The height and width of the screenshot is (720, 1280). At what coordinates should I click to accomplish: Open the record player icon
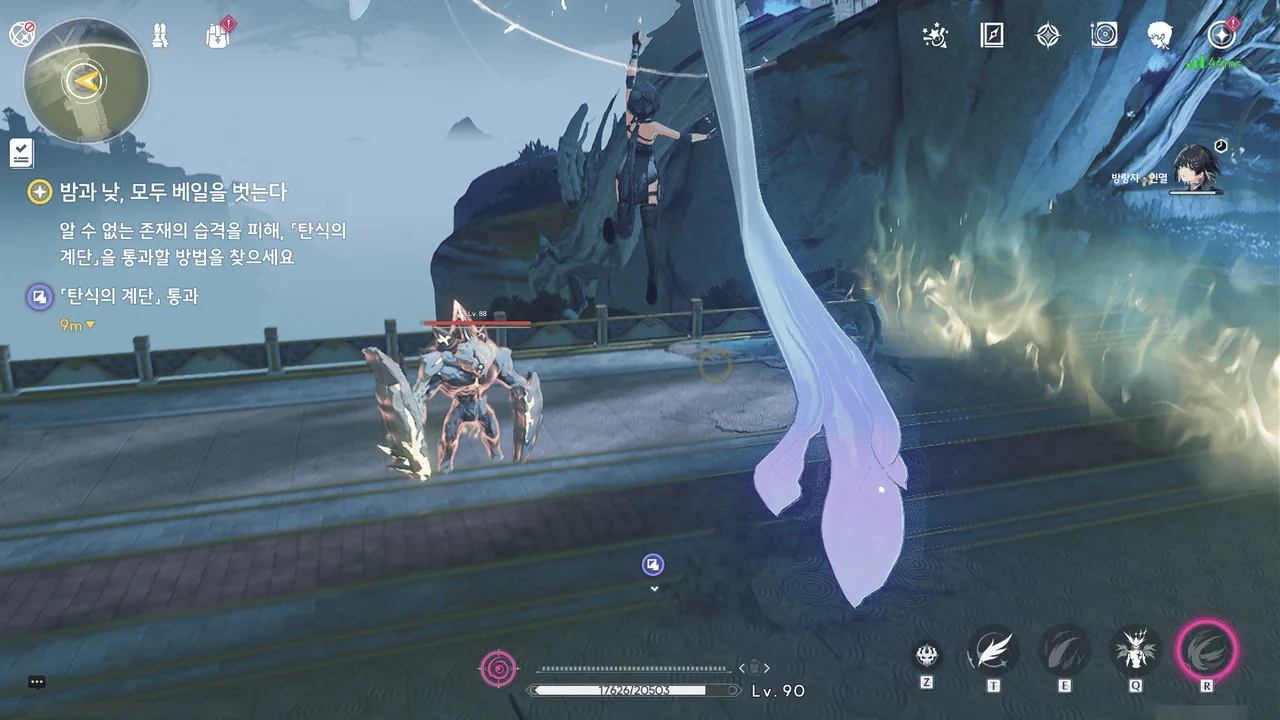[x=1103, y=36]
